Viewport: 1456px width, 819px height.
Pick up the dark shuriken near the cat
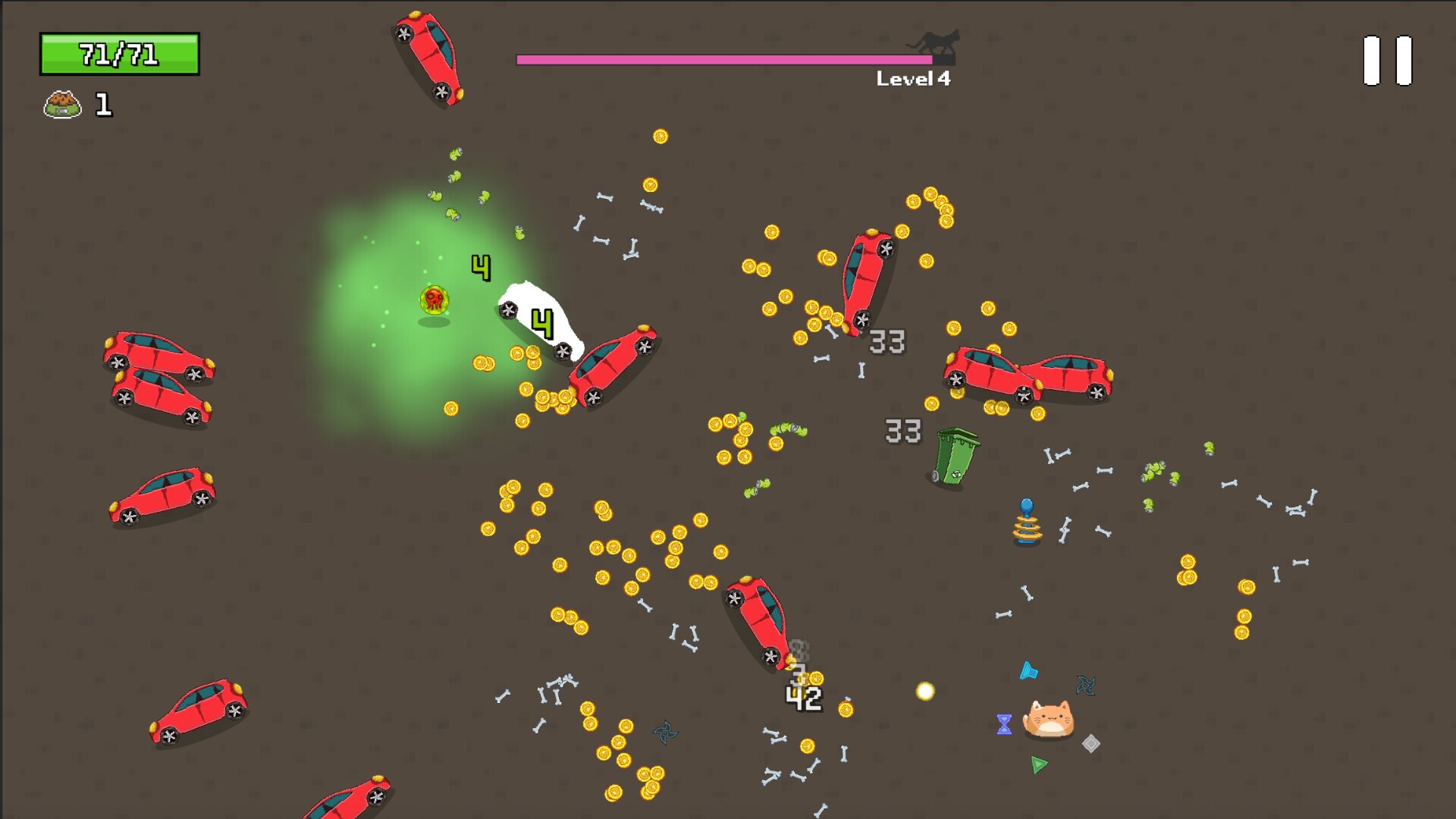1084,683
